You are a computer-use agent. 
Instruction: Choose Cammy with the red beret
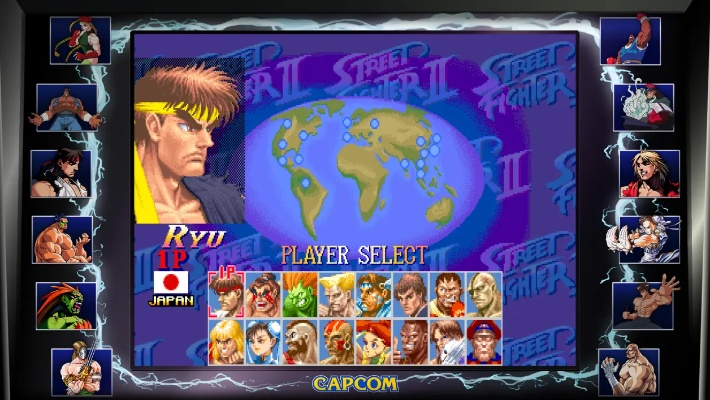(374, 340)
